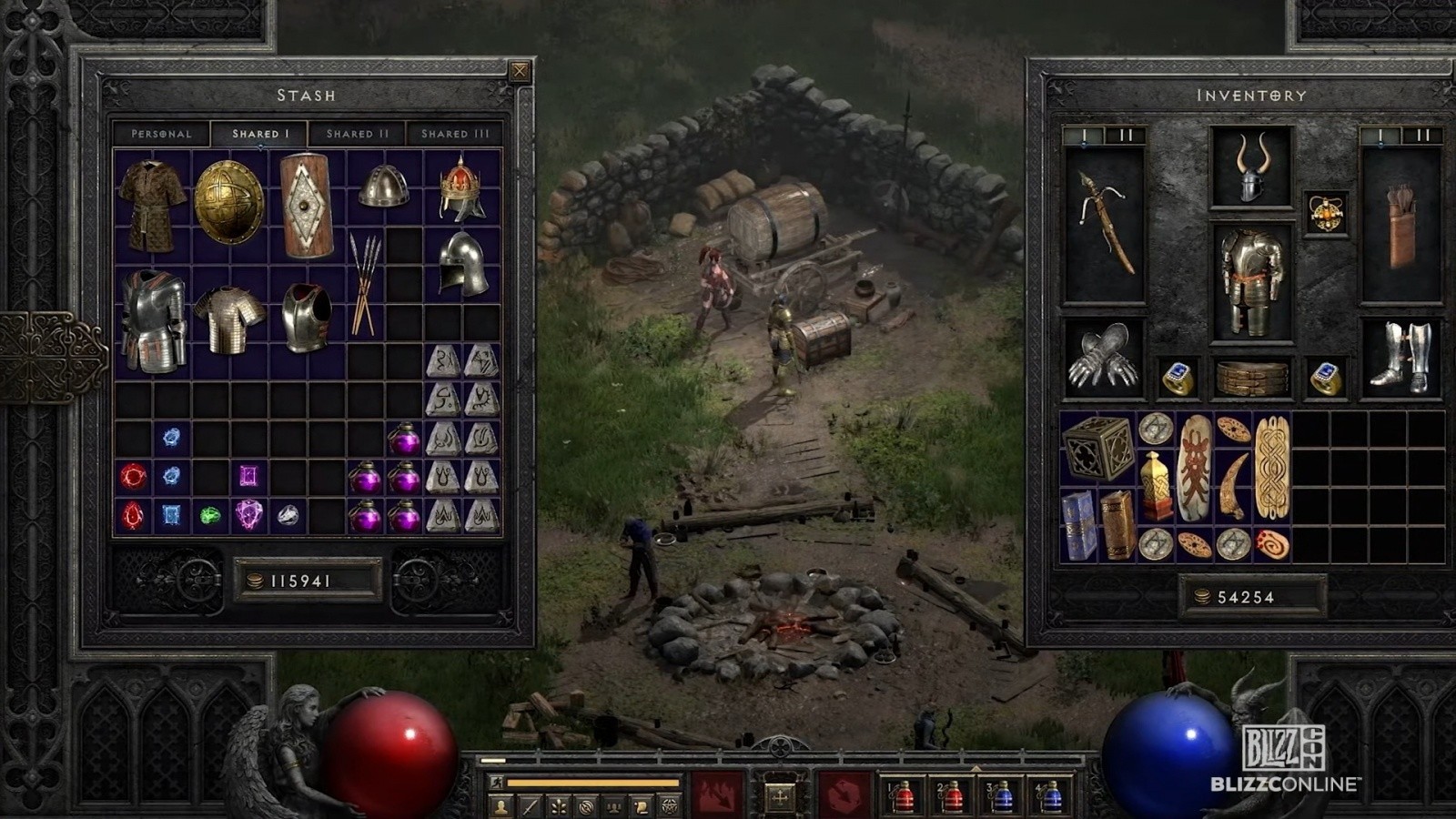Click the stash gold withdraw button
The height and width of the screenshot is (819, 1456).
[256, 581]
